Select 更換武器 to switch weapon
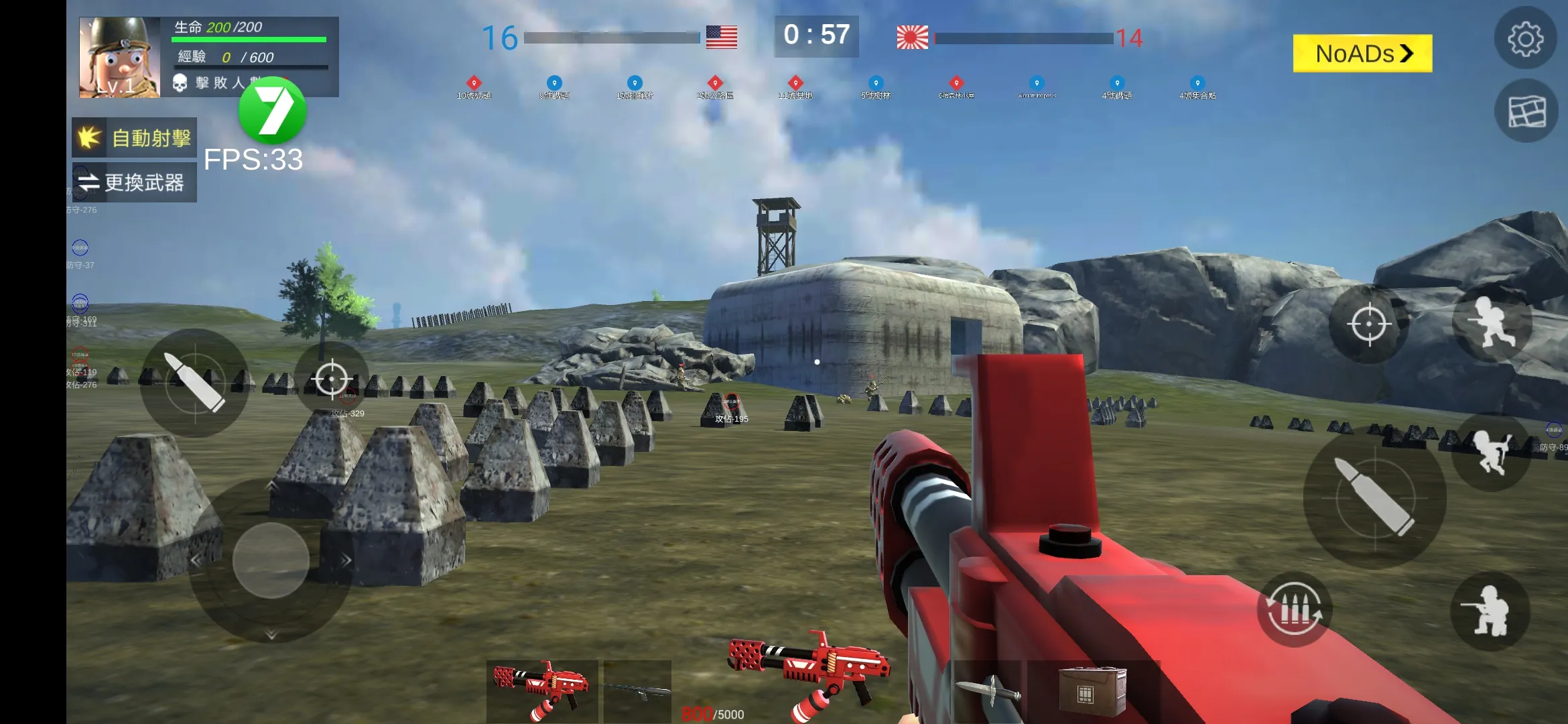This screenshot has width=1568, height=724. [x=135, y=182]
